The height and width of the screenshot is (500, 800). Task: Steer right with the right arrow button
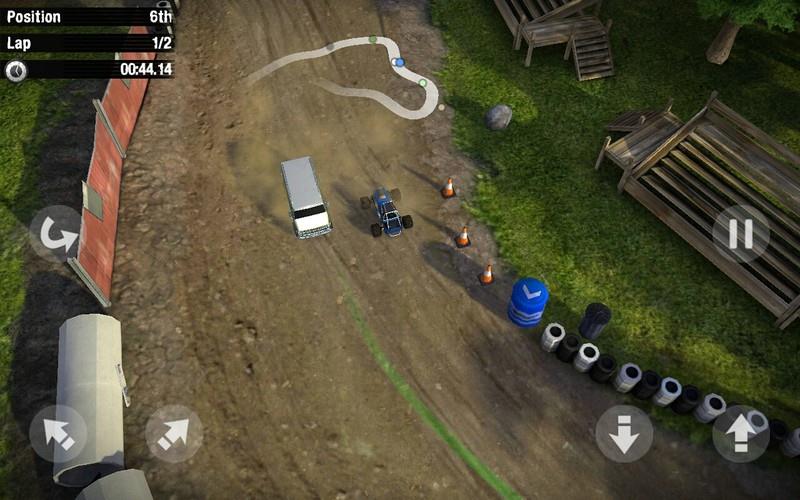tap(174, 433)
